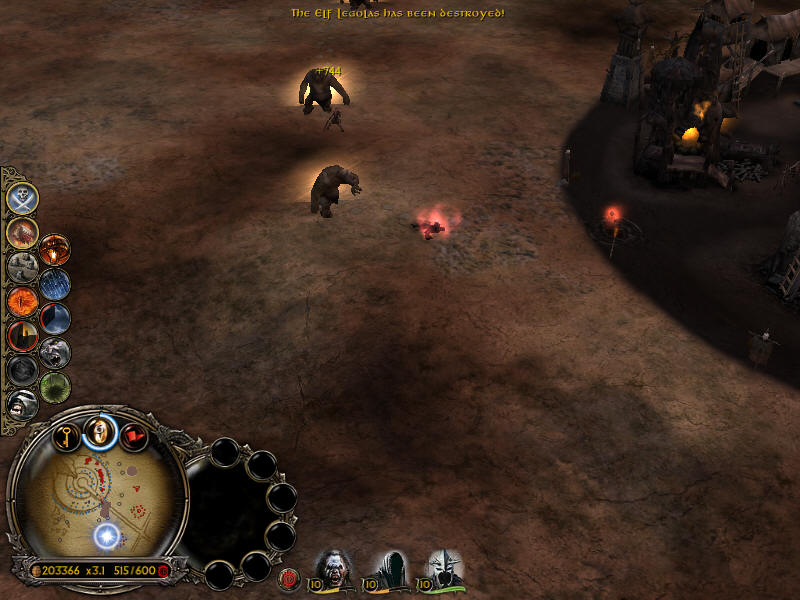800x600 pixels.
Task: Select the cave troll power icon
Action: (54, 352)
